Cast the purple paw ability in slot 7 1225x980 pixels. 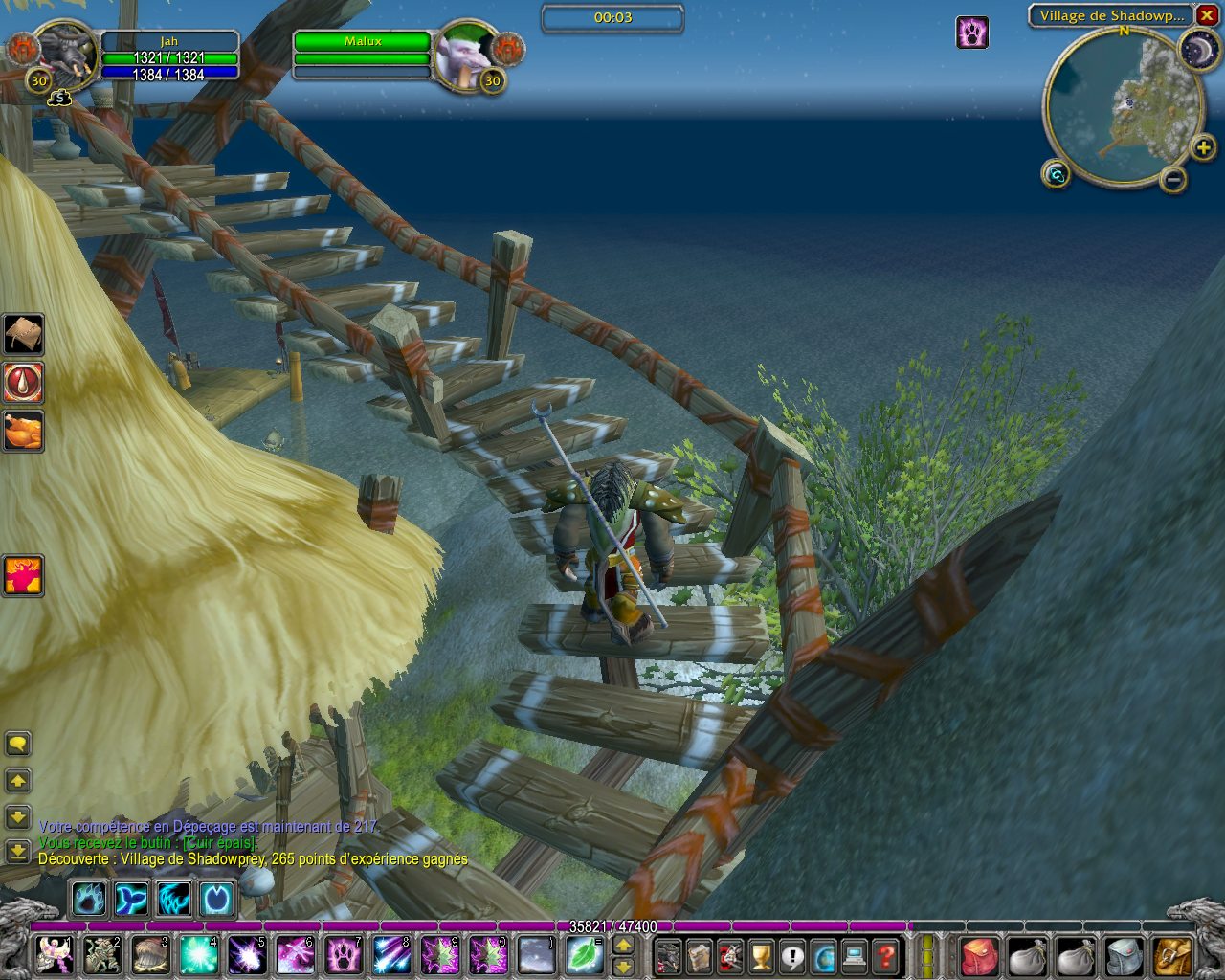pos(343,954)
